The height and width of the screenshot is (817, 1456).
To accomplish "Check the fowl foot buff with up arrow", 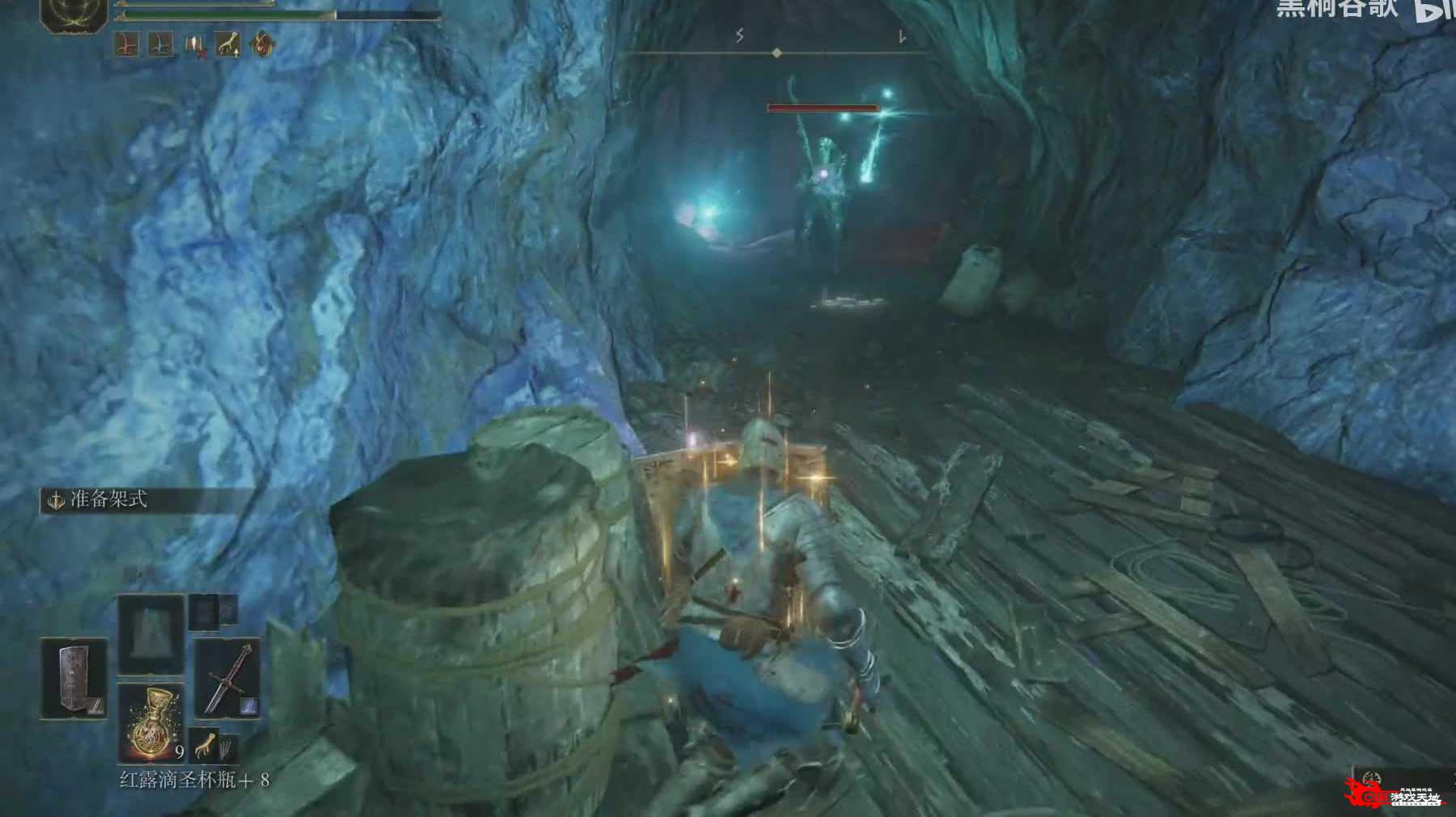I will 228,45.
